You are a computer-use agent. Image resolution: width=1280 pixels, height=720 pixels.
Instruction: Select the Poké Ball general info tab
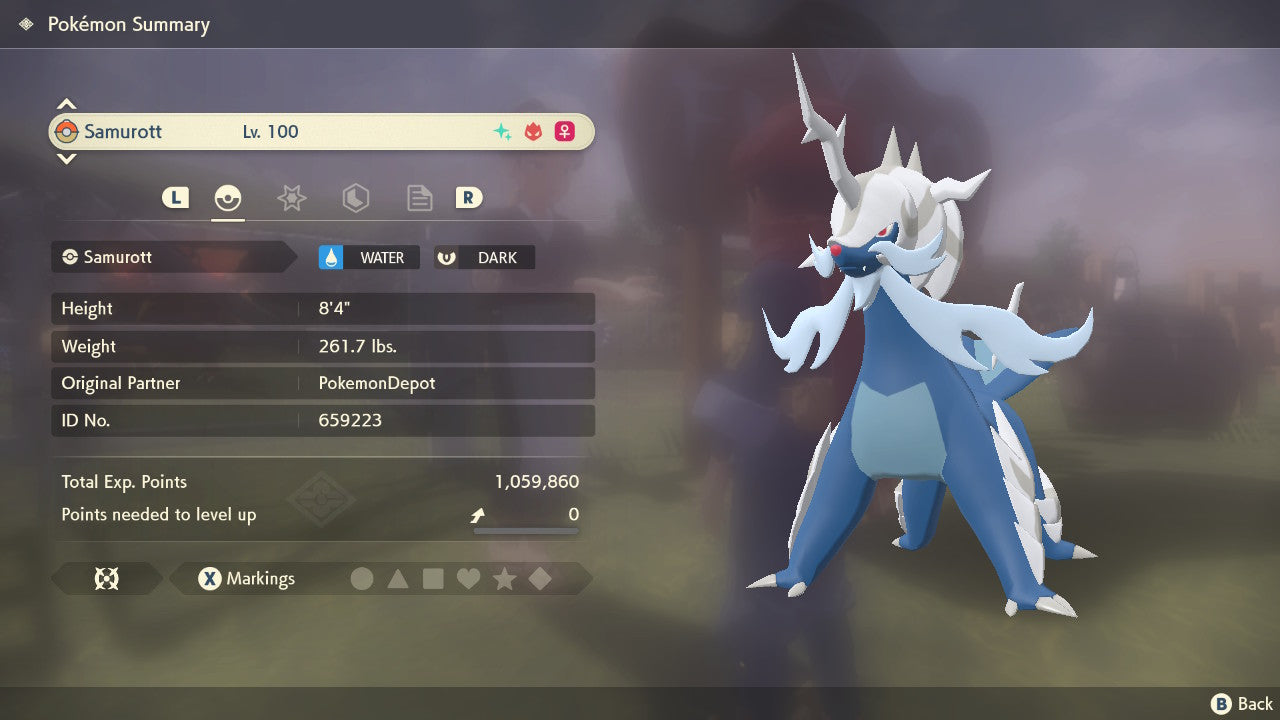point(229,198)
